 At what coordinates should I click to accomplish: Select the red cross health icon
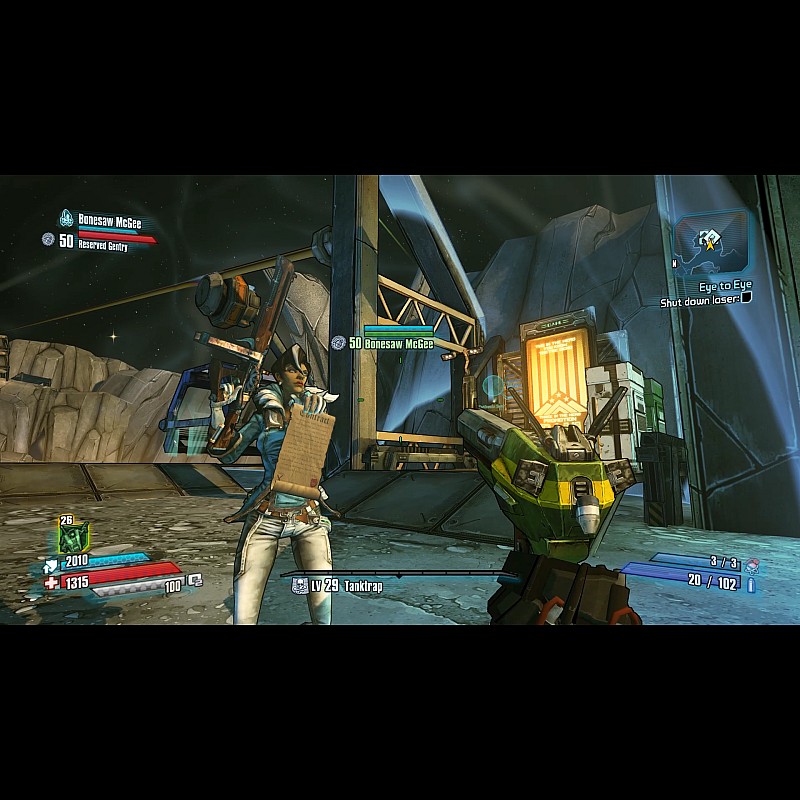pos(51,582)
